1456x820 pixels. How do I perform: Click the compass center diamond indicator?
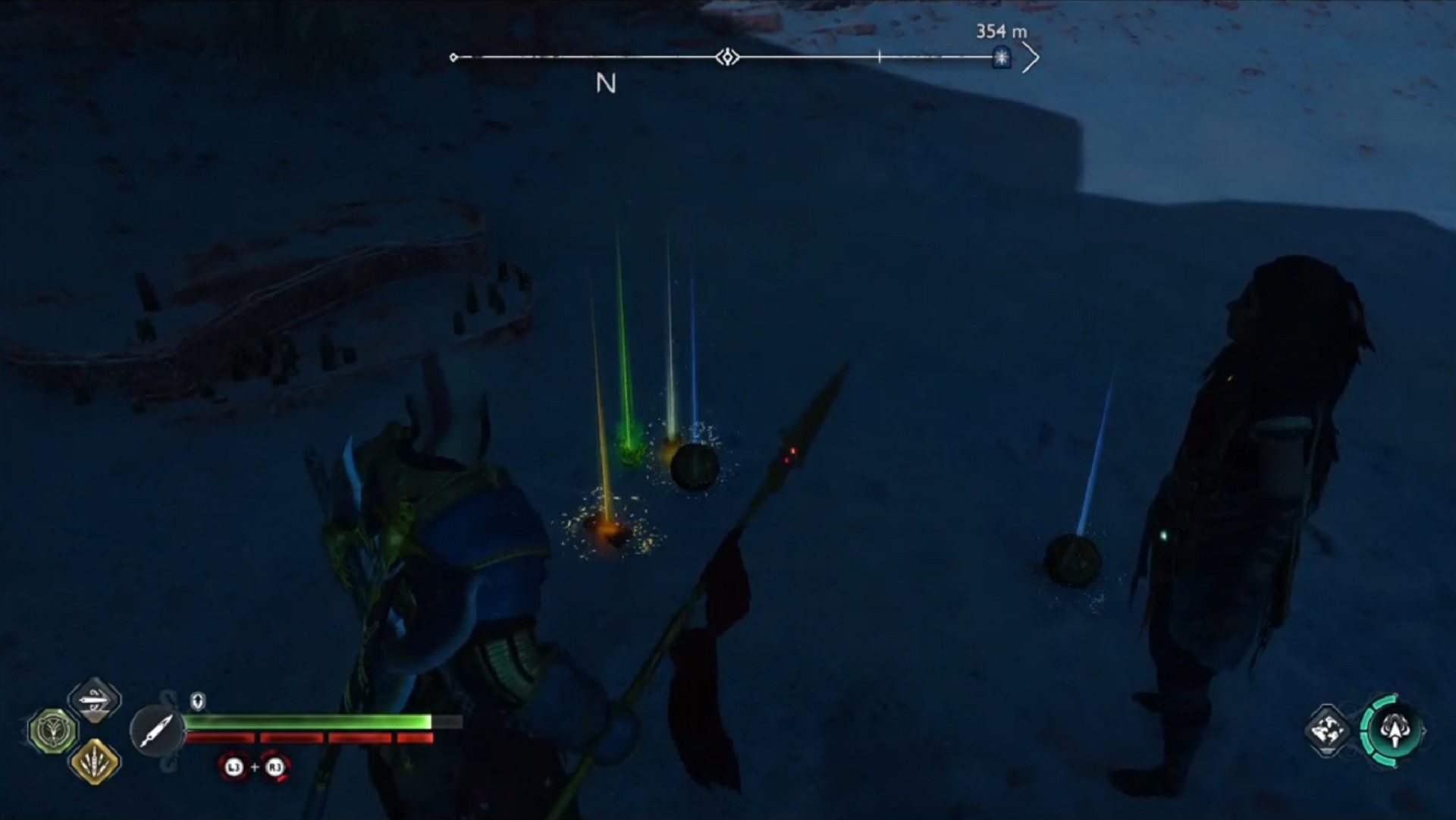pos(727,57)
